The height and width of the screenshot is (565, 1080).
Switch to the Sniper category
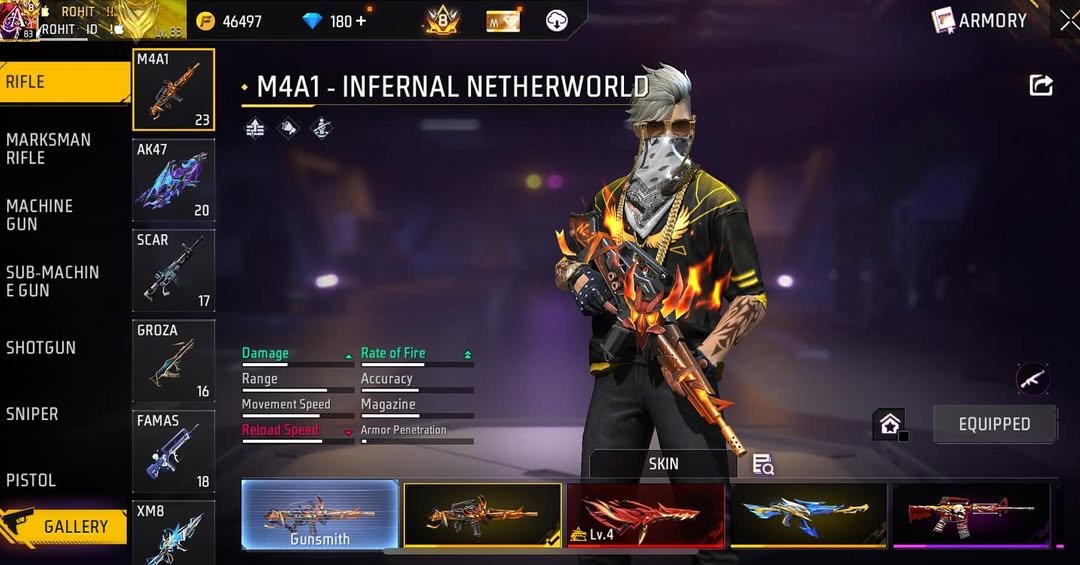coord(32,413)
